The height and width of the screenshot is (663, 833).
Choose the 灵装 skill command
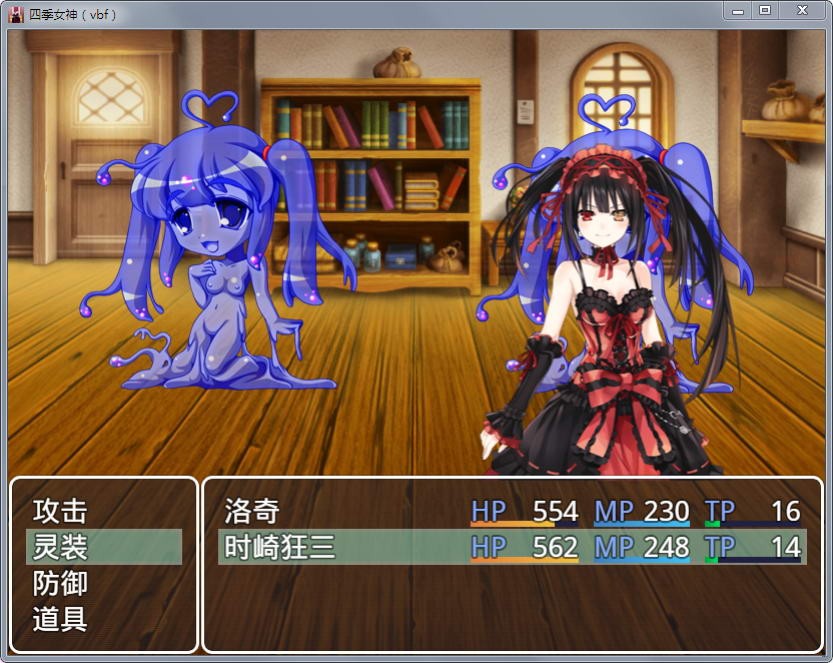(61, 548)
